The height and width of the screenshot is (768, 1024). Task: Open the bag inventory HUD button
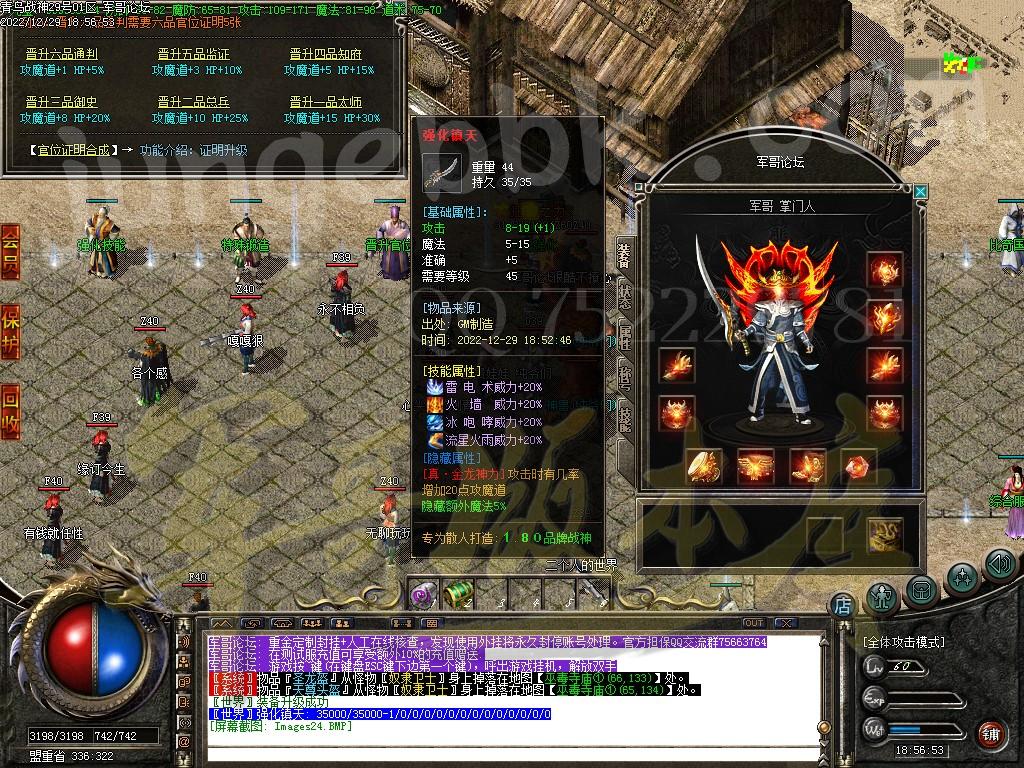[x=921, y=589]
